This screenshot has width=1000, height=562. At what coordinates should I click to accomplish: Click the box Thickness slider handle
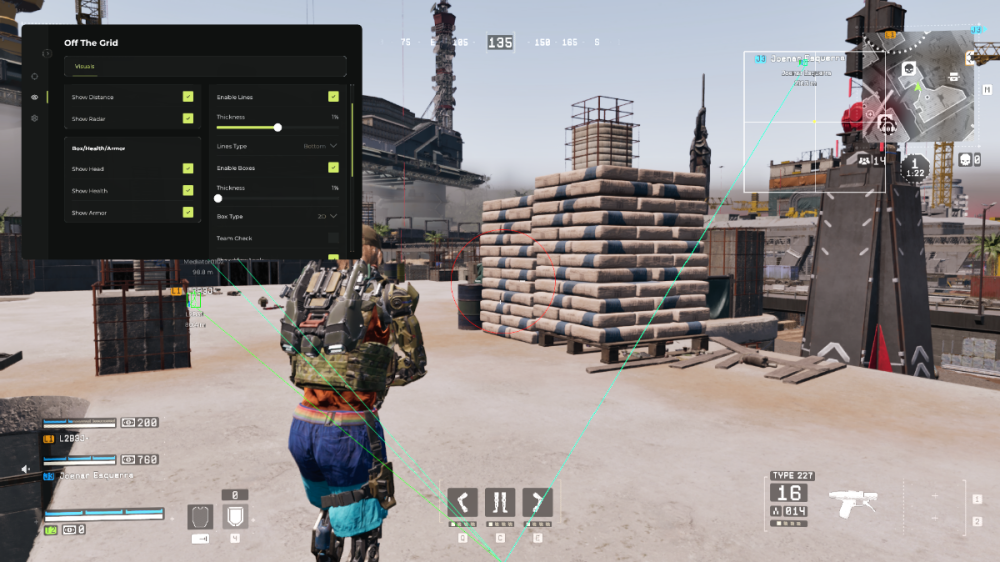coord(218,198)
